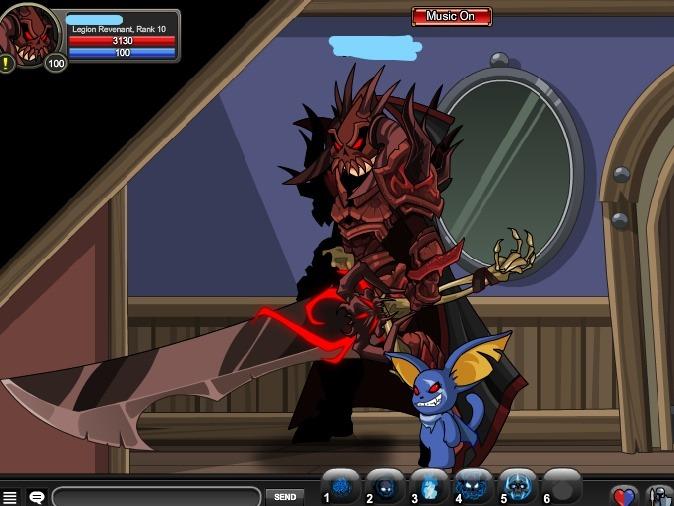Activate skill slot 1 auto attack

341,488
